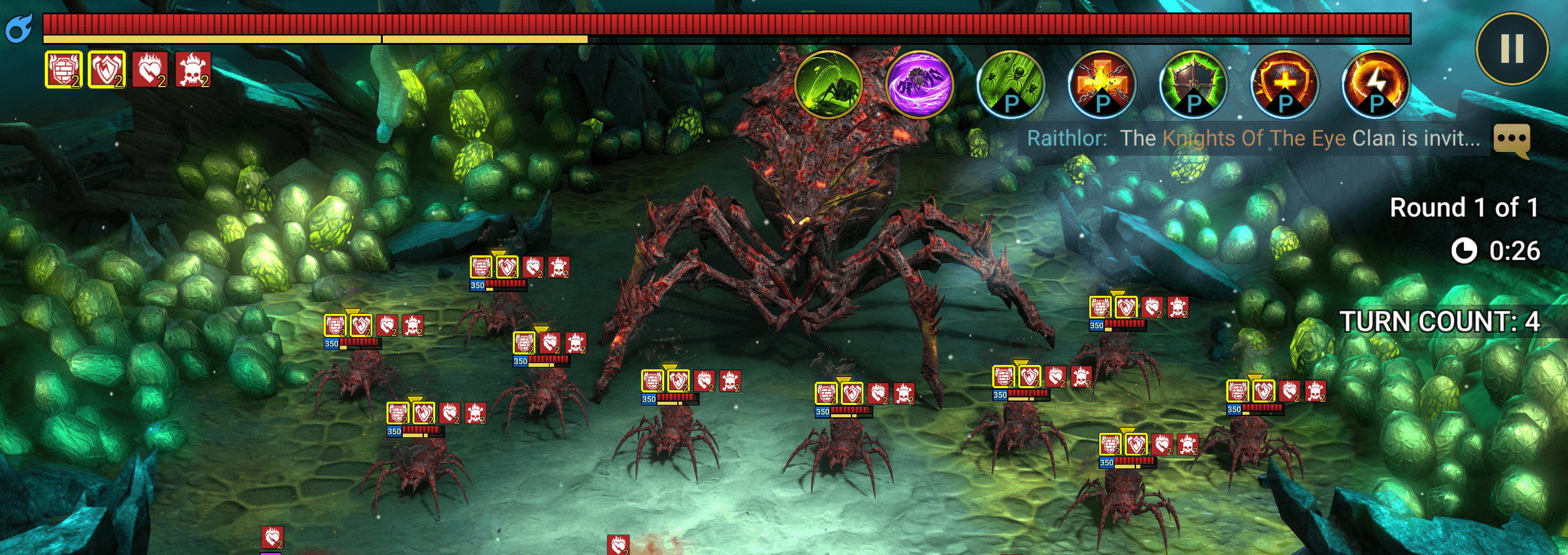1568x555 pixels.
Task: View the red shield plus passive skill
Action: 1285,85
